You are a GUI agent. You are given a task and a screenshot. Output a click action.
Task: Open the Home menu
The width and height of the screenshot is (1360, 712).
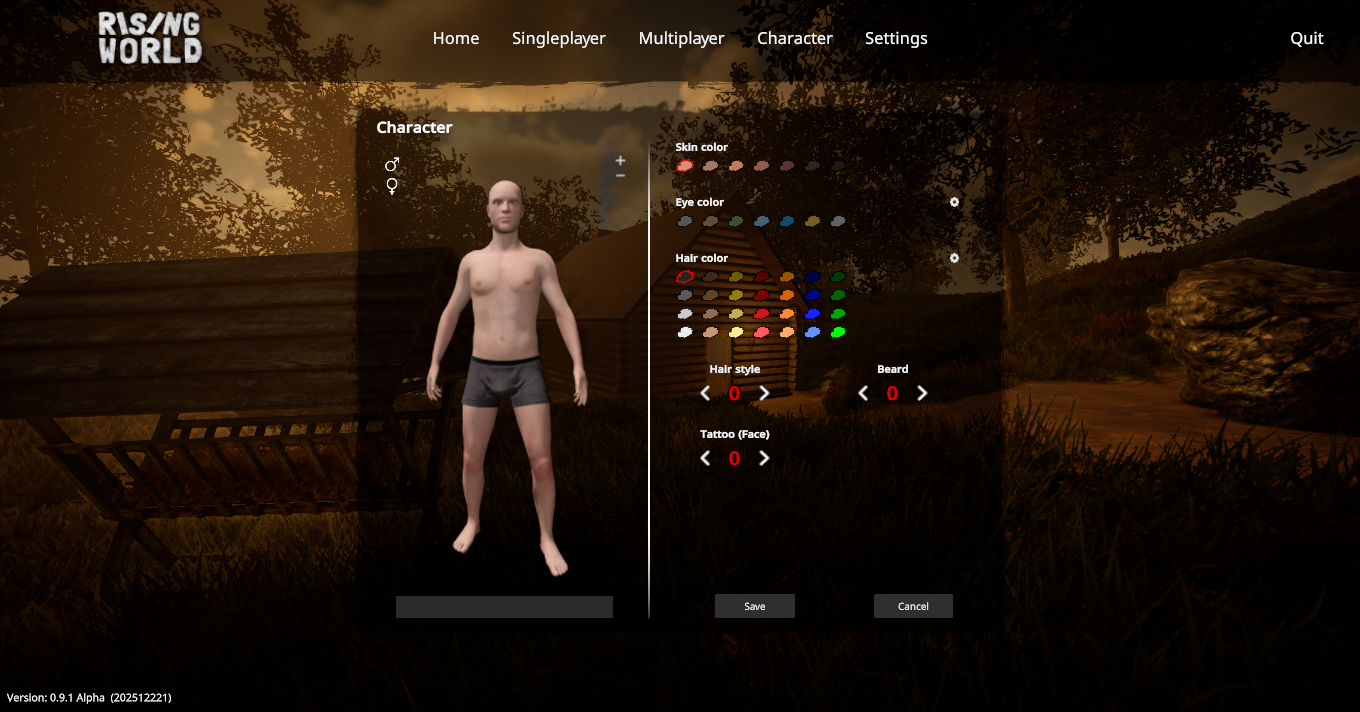[x=455, y=38]
